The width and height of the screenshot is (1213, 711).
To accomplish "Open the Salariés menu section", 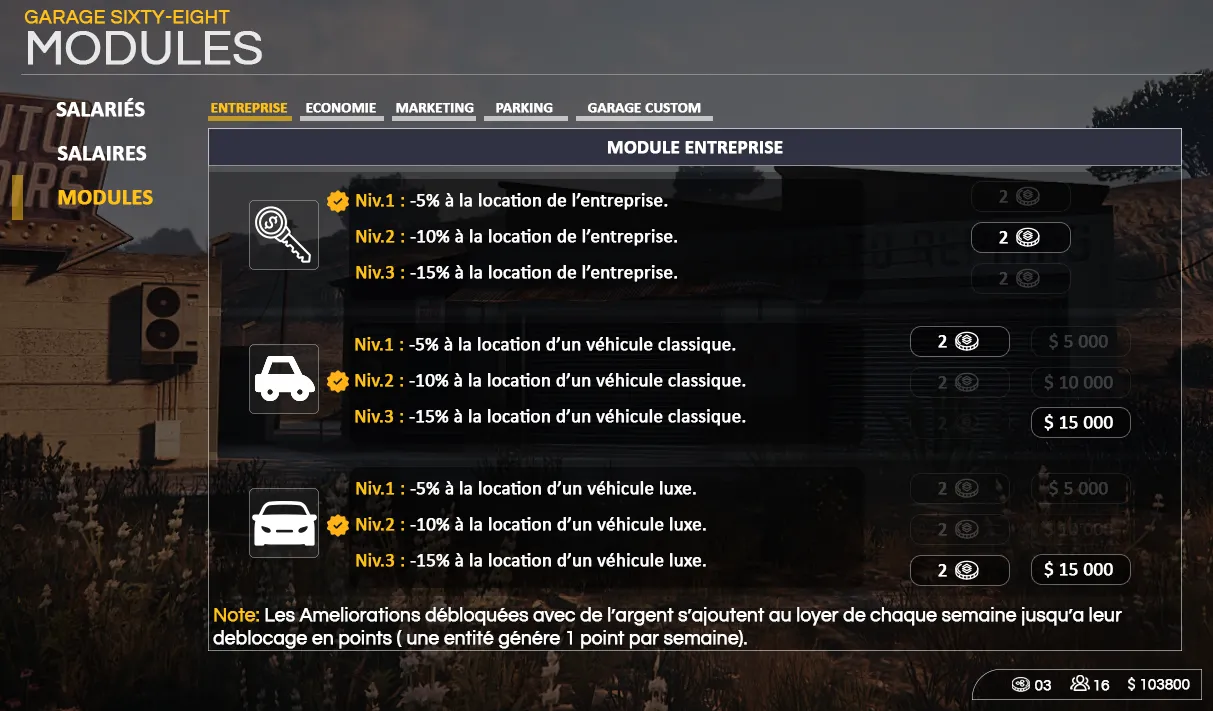I will pyautogui.click(x=100, y=109).
